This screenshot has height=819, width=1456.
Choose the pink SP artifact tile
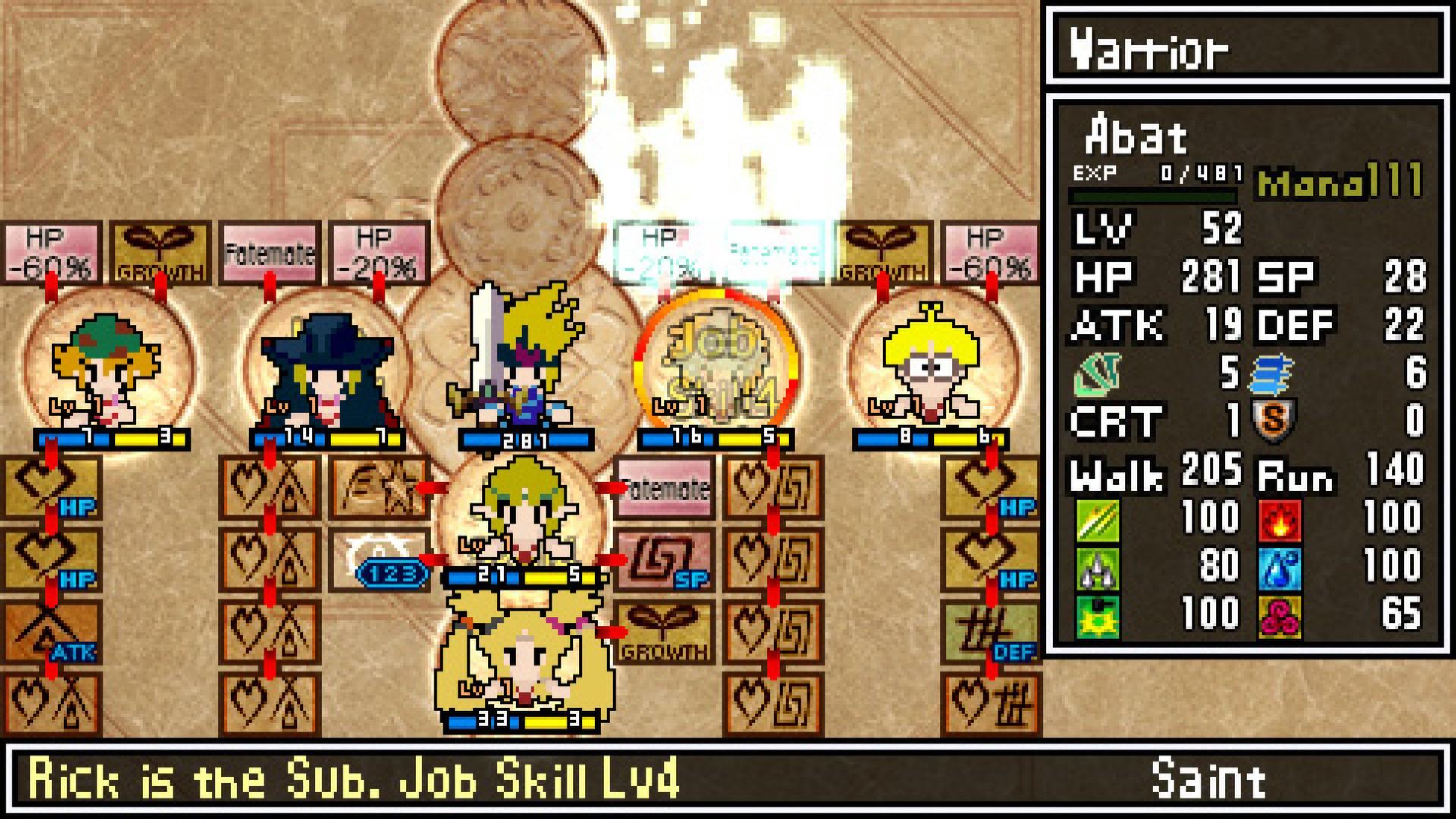pos(664,560)
